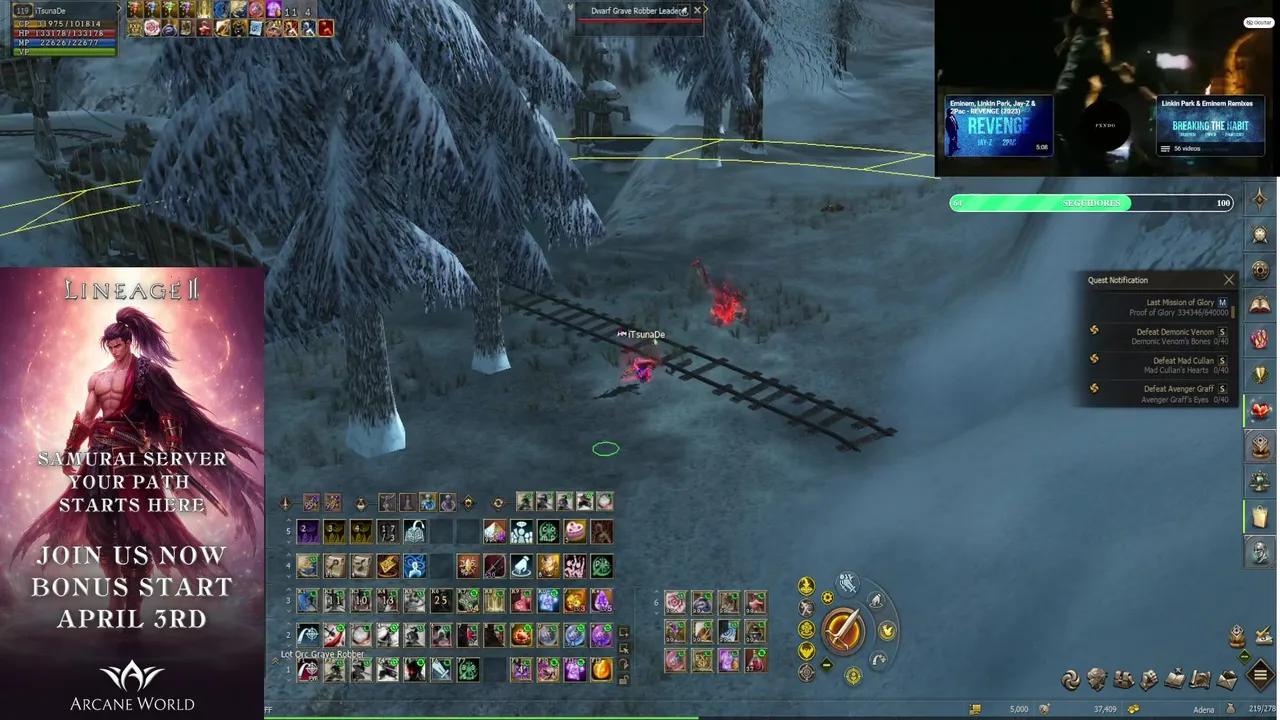This screenshot has height=720, width=1280.
Task: Toggle the S tracker on Defeat Mad Cullan
Action: click(1222, 361)
